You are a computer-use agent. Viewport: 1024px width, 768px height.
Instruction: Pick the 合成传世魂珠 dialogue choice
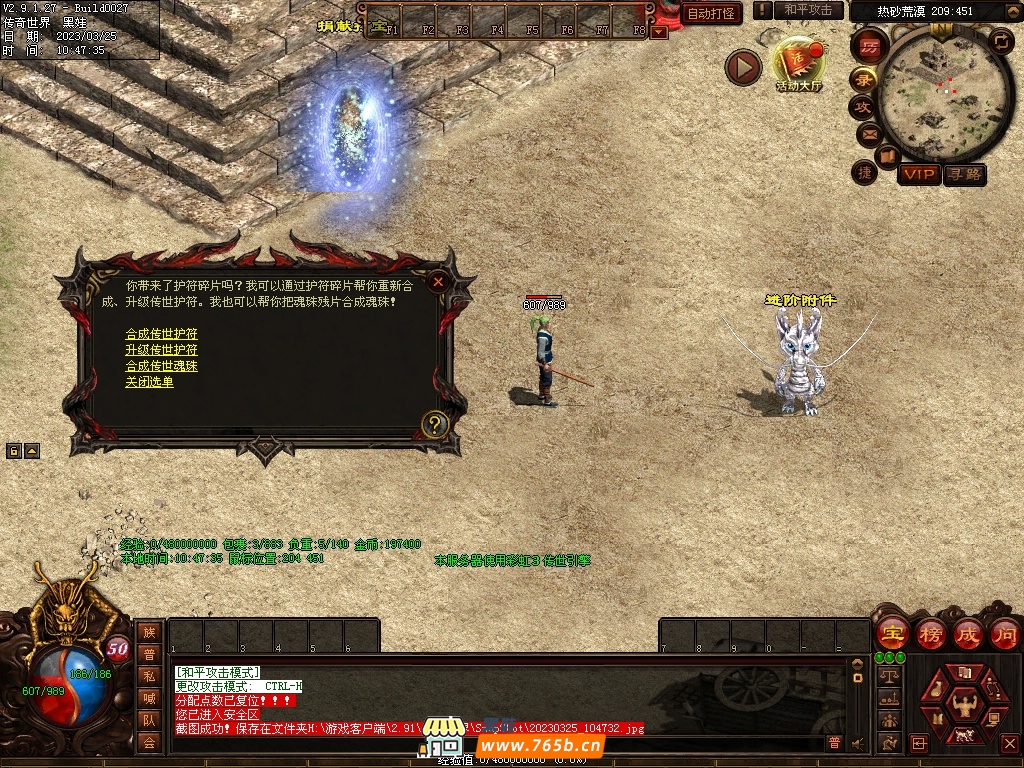click(161, 366)
